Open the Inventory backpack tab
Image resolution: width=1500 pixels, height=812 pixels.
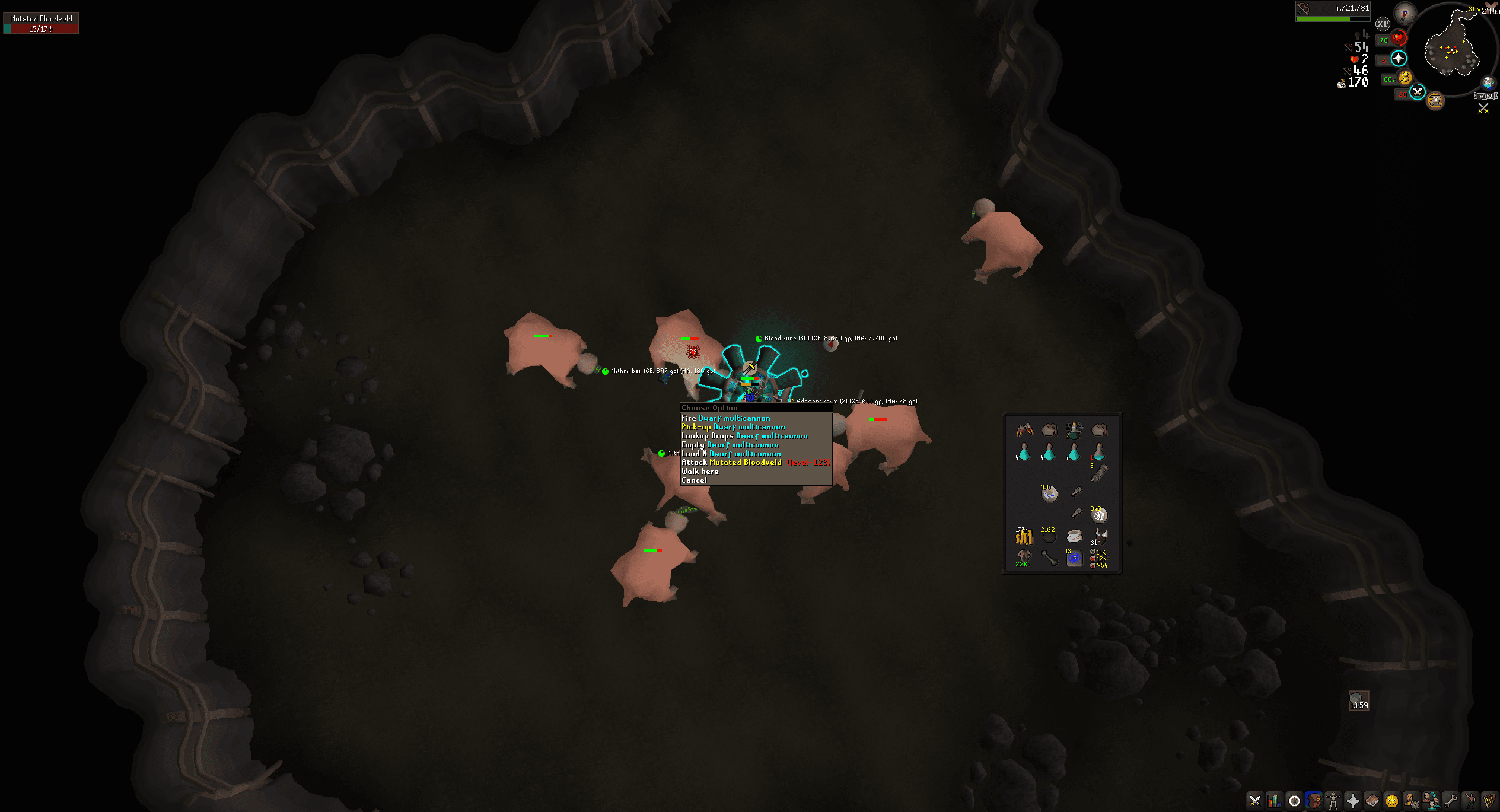(x=1313, y=800)
